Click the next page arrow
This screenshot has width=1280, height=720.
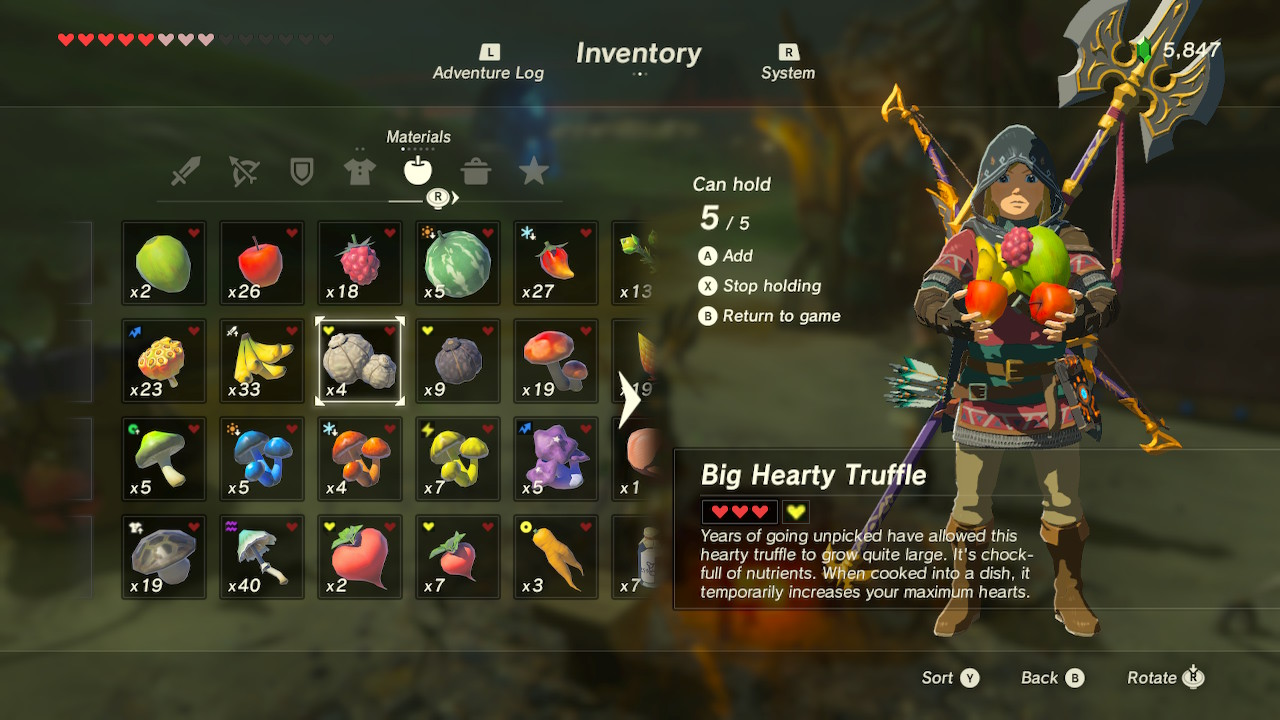[x=631, y=398]
